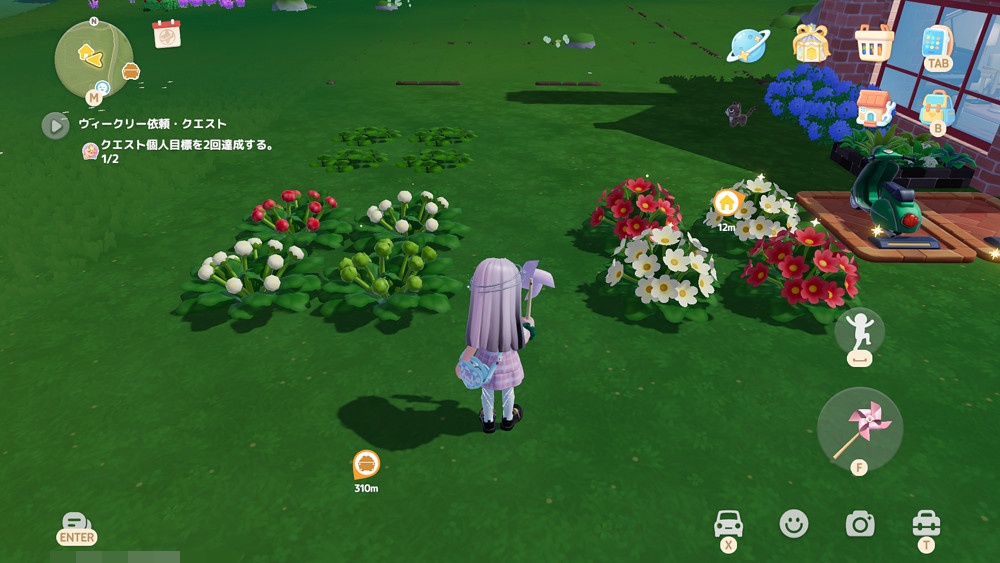Click the quest objective text
The image size is (1000, 563).
187,145
